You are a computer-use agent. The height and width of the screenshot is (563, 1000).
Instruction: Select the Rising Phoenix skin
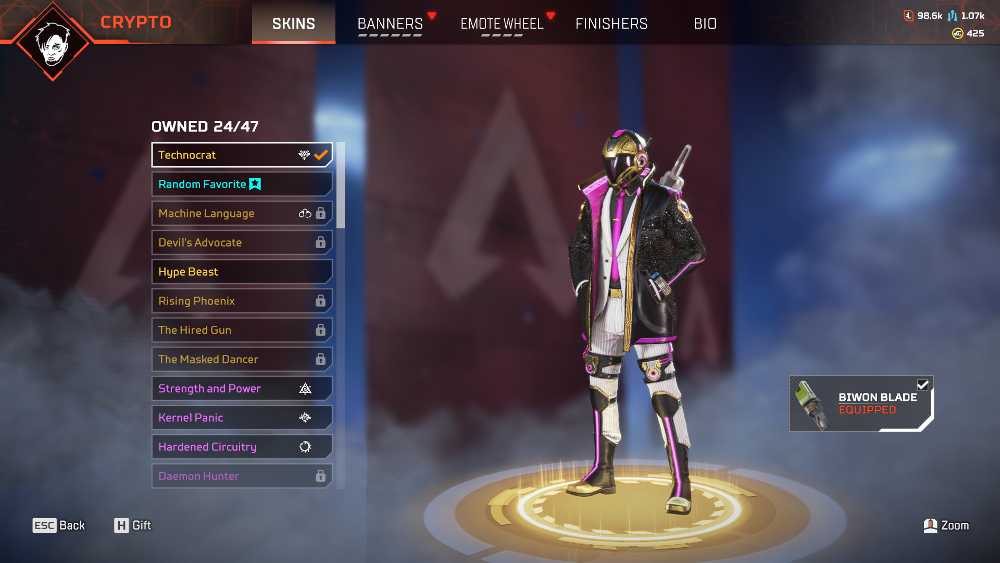point(242,301)
